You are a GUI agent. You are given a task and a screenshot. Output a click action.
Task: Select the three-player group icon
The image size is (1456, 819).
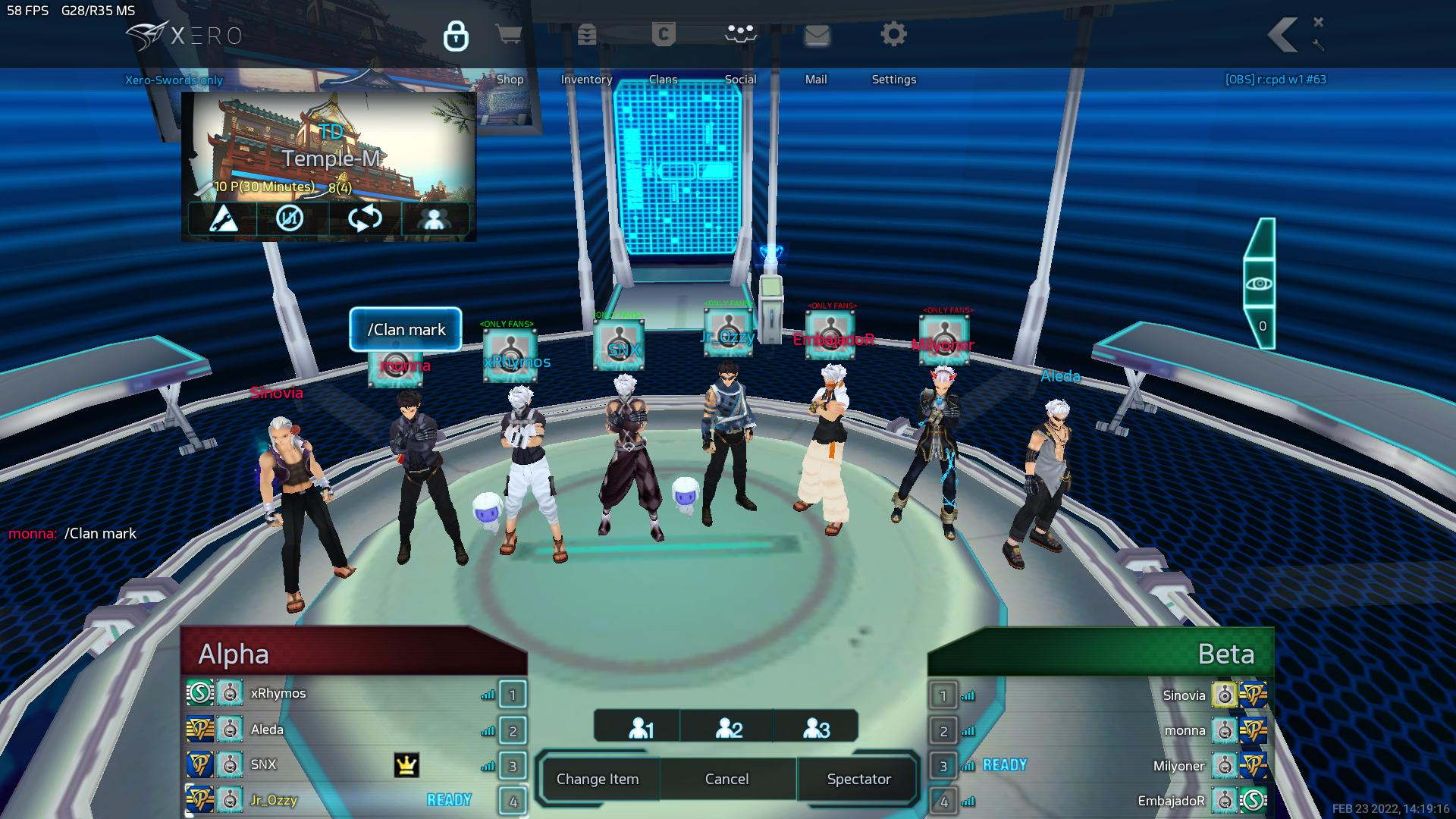816,729
